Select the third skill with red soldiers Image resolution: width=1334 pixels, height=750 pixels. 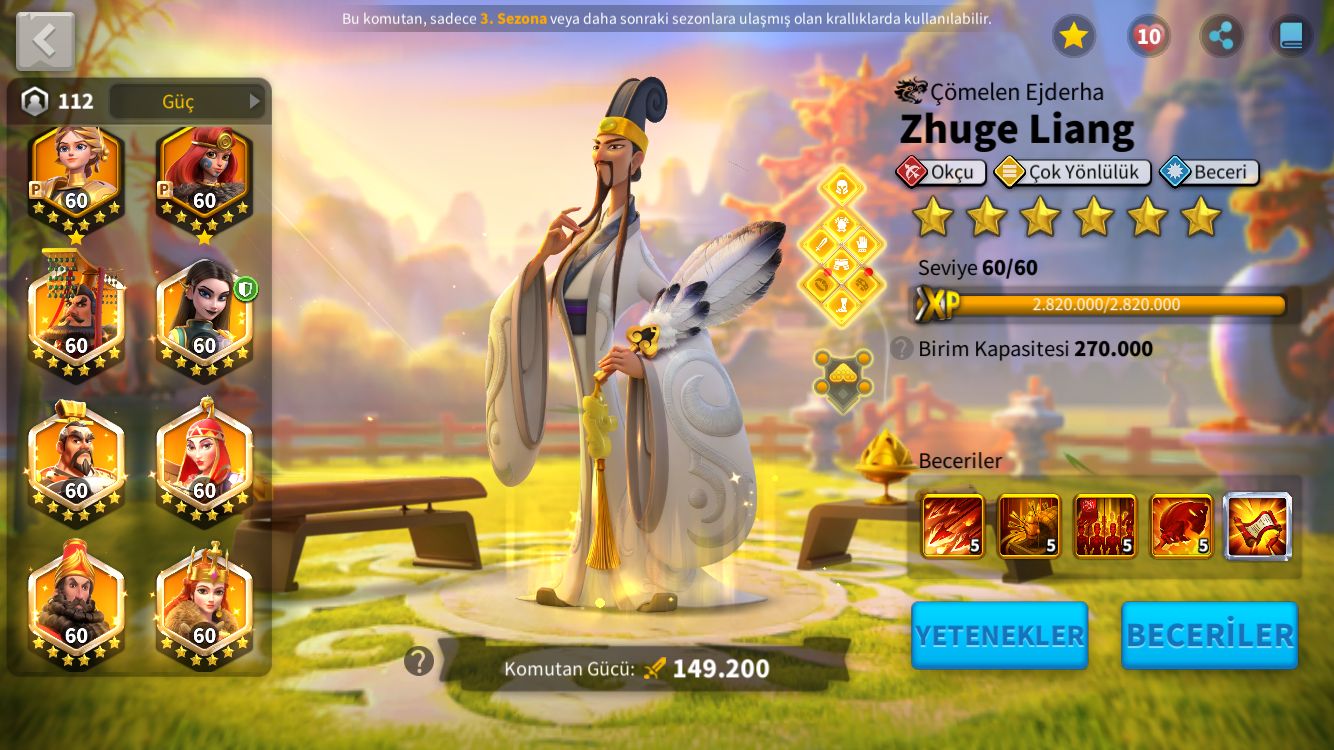click(1105, 526)
